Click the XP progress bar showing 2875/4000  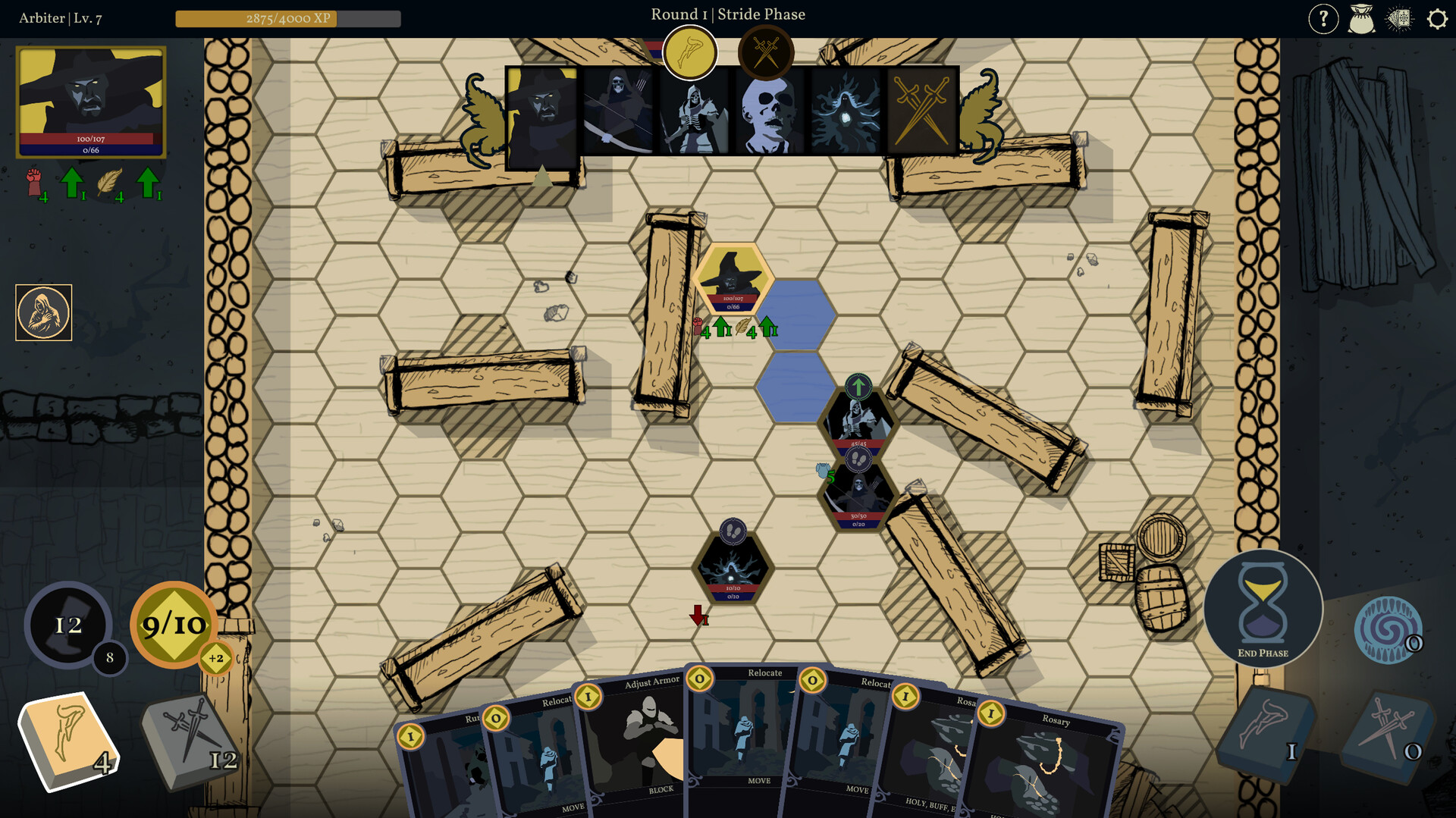click(x=288, y=20)
